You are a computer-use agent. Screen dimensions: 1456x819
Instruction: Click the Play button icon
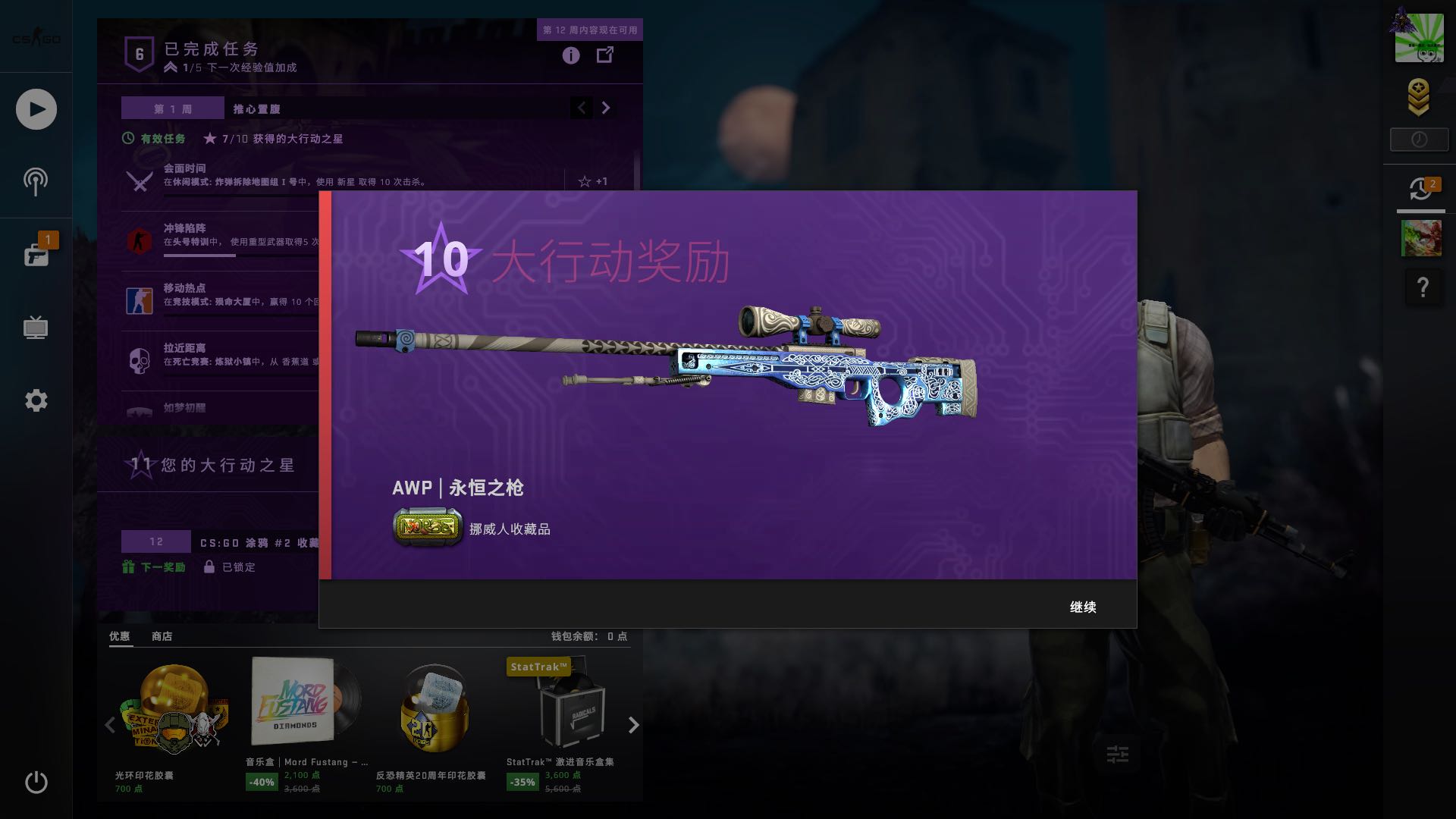[x=36, y=108]
